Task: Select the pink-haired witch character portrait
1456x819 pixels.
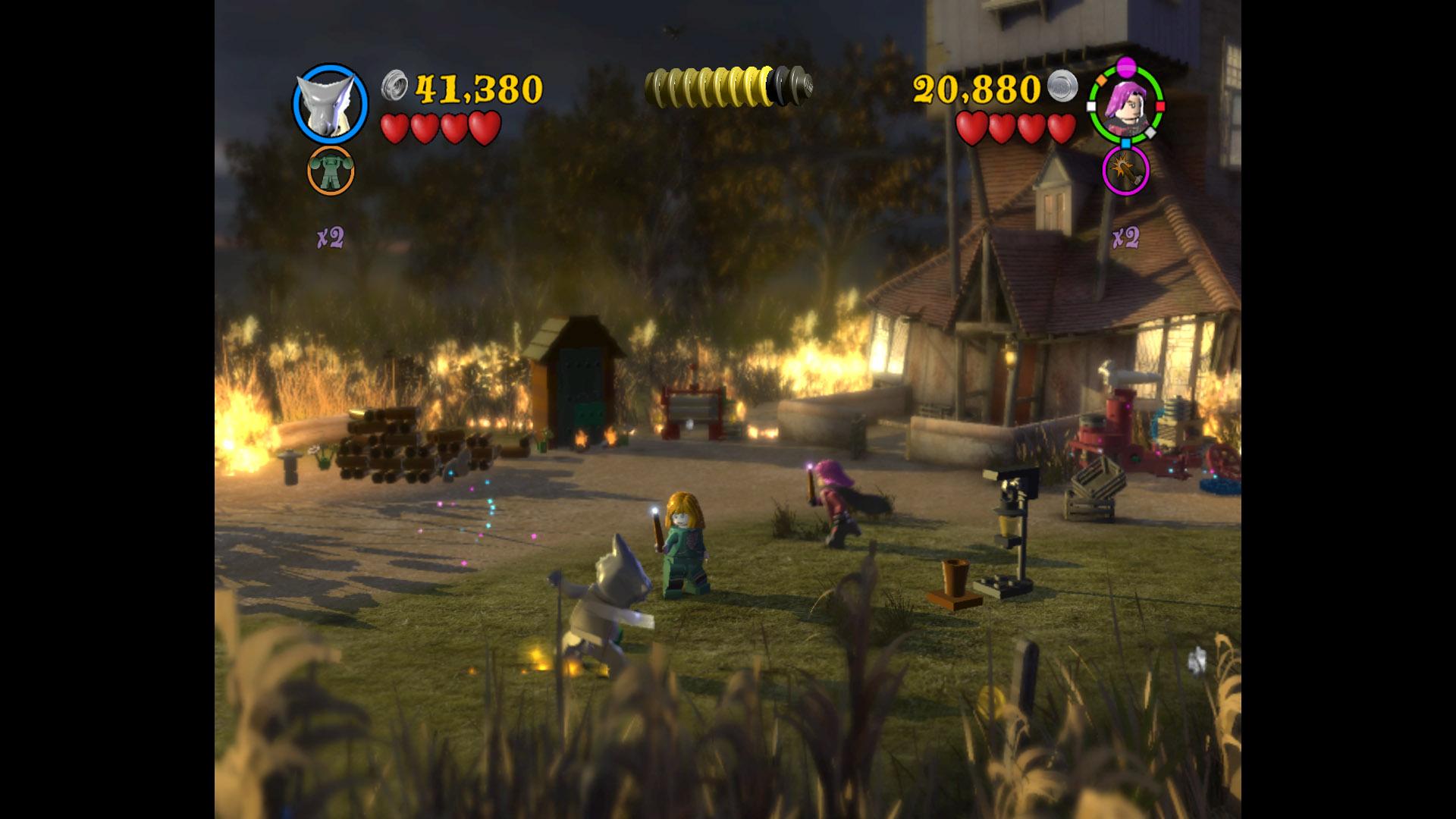Action: click(x=1125, y=103)
